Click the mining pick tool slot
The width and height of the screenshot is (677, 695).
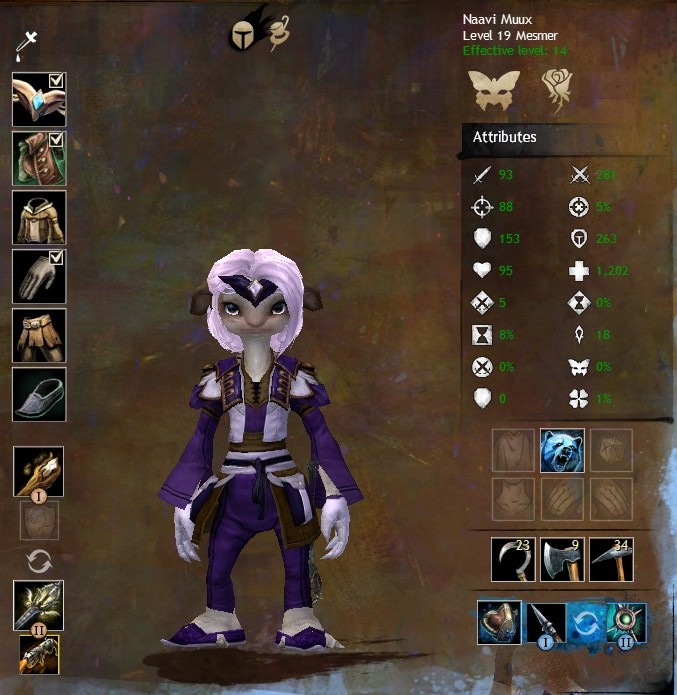click(611, 558)
